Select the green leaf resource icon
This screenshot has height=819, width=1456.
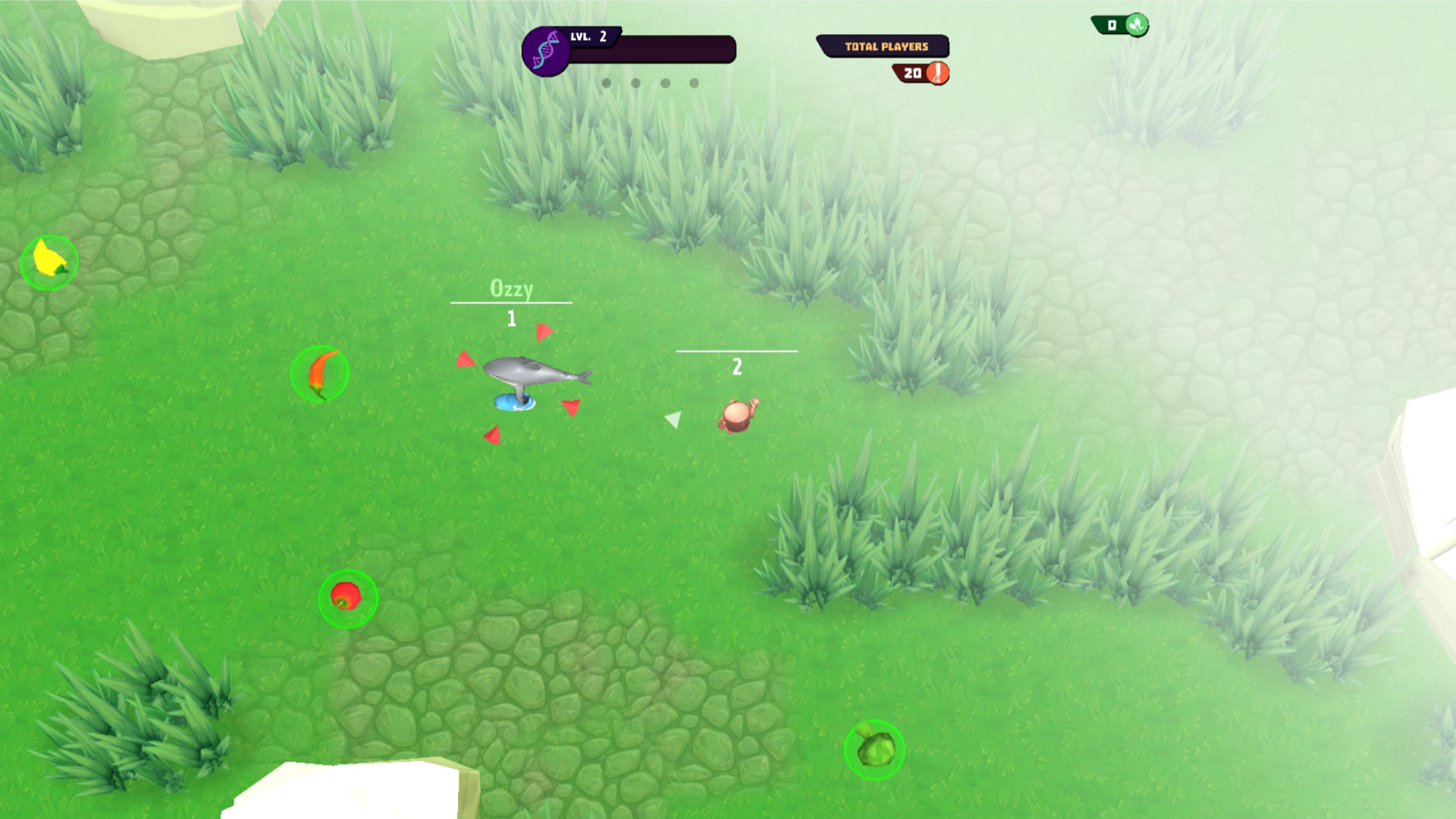[x=1135, y=24]
